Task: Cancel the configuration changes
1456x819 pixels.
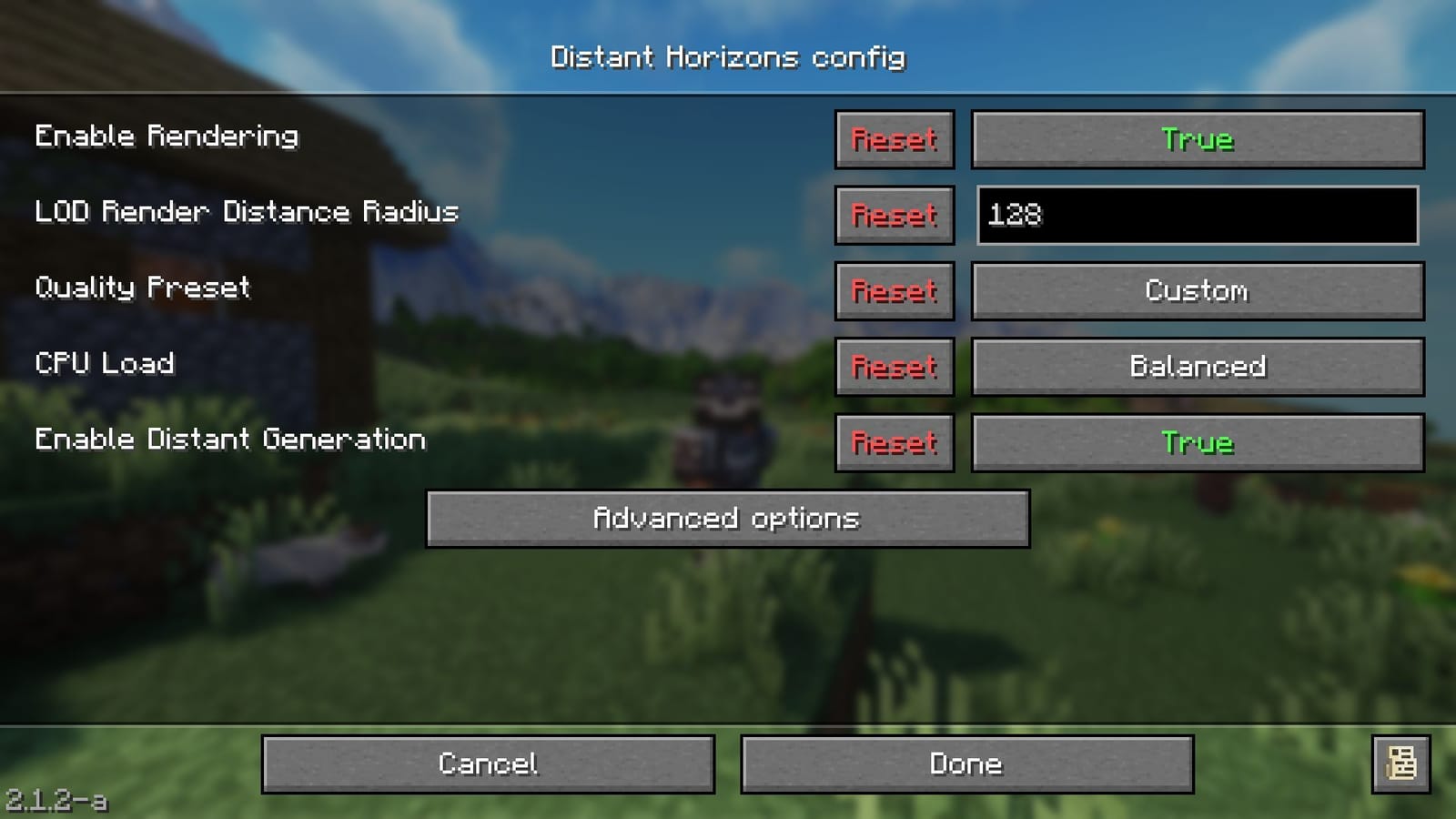Action: coord(488,764)
